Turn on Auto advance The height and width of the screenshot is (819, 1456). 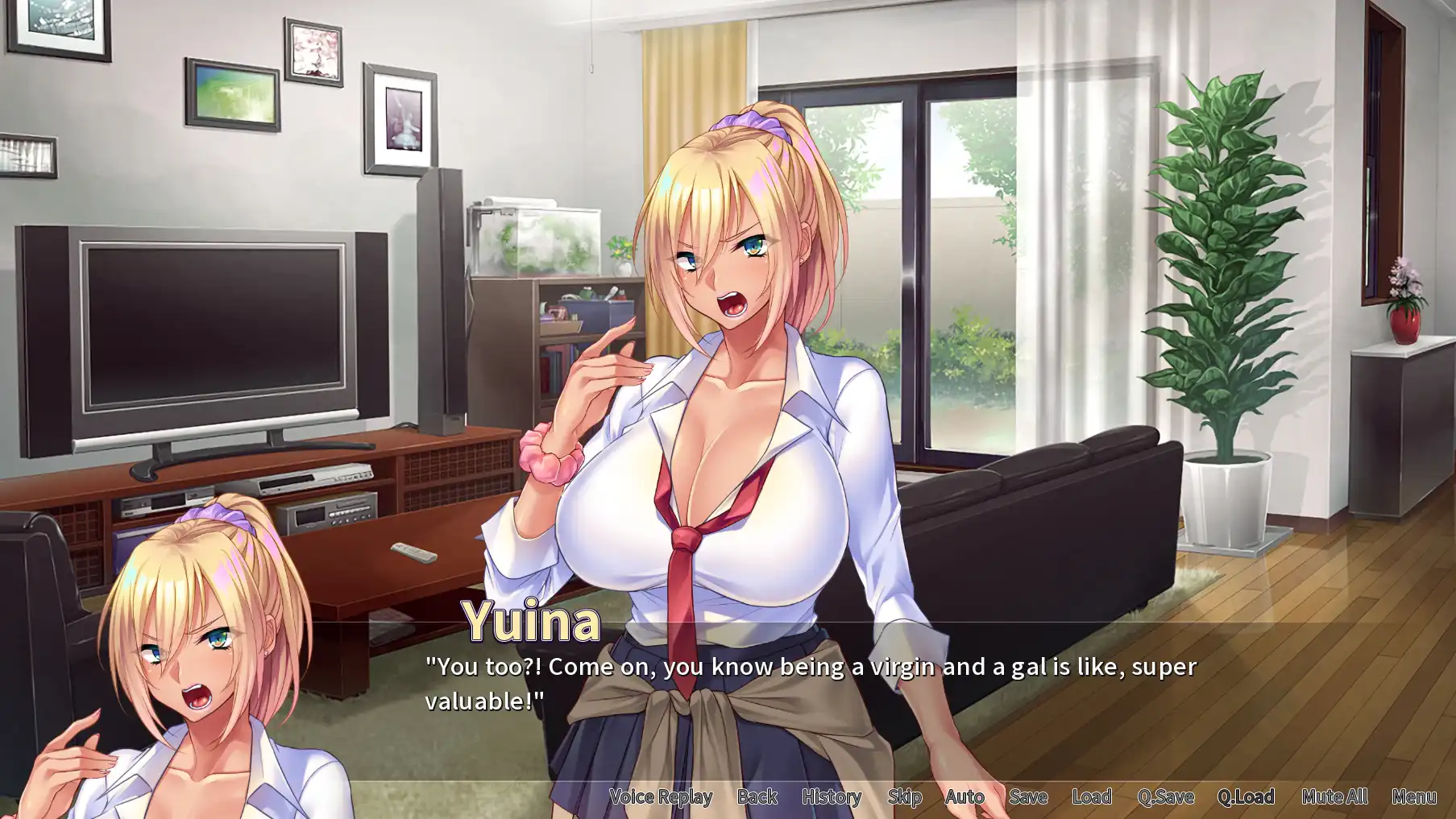pos(964,796)
